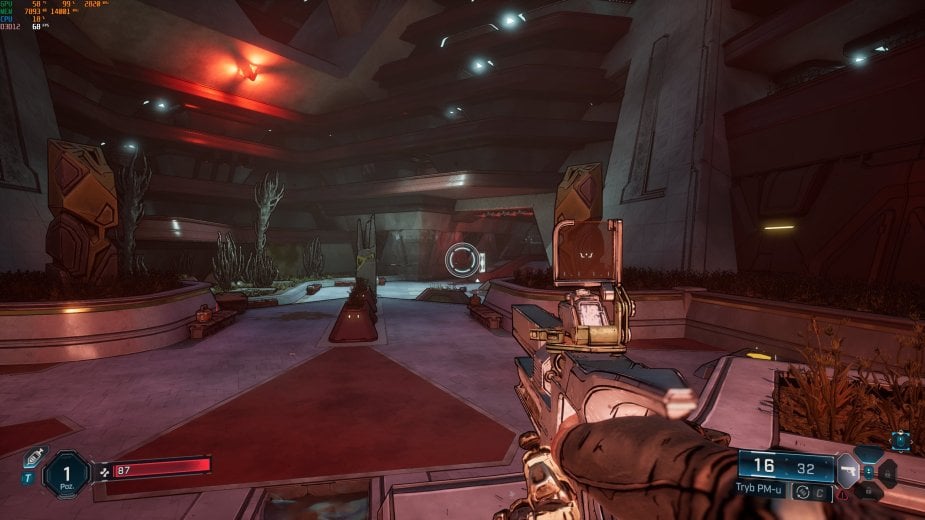Image resolution: width=925 pixels, height=520 pixels.
Task: Use the repair kit syringe icon
Action: click(35, 456)
